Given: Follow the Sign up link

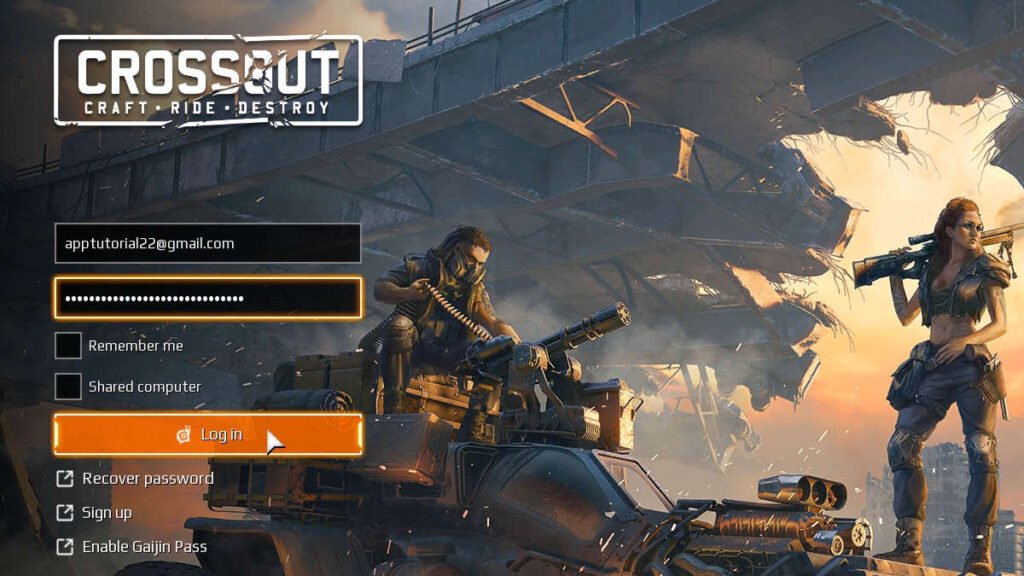Looking at the screenshot, I should 106,513.
